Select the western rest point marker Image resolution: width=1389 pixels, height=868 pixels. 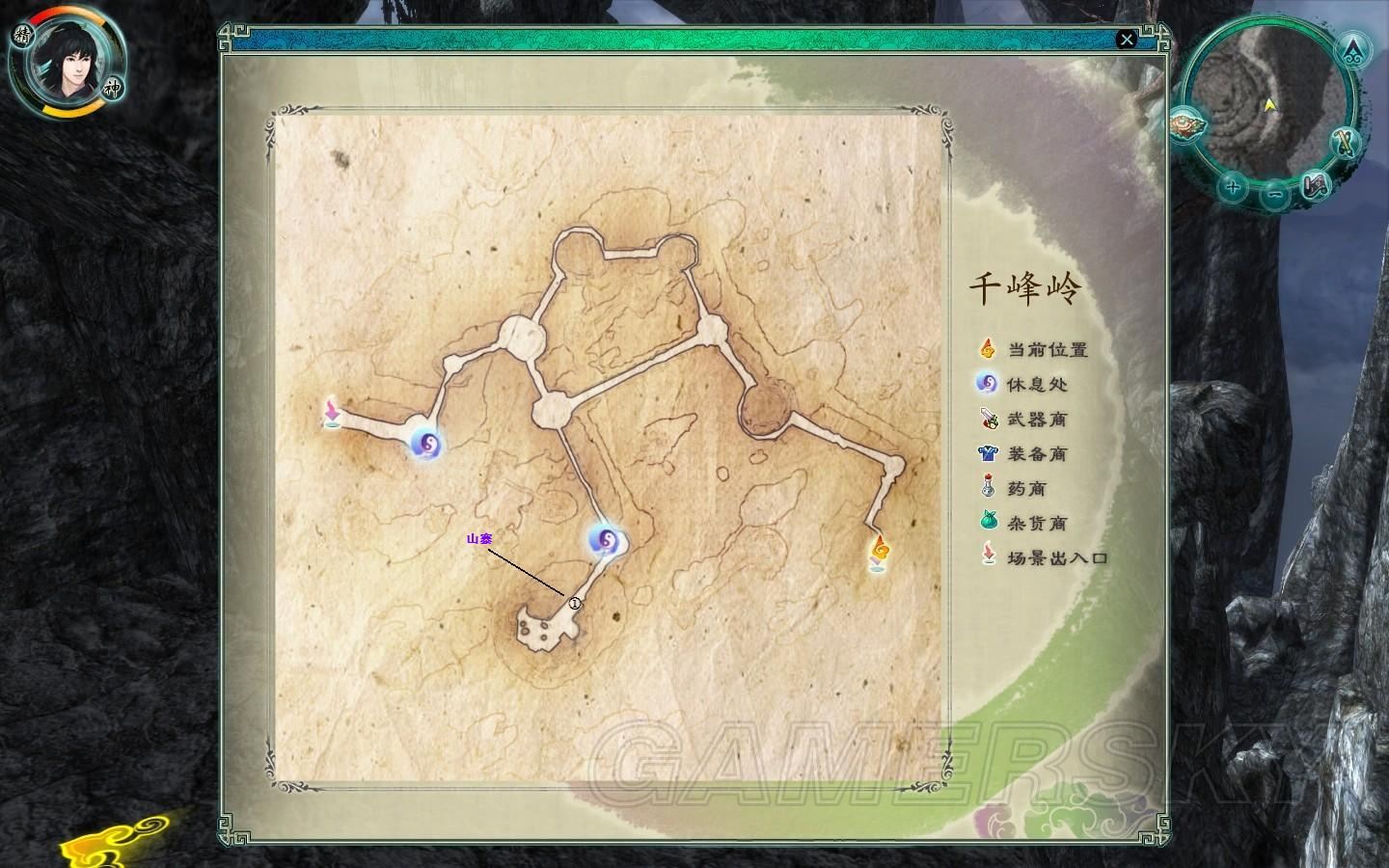(x=425, y=444)
